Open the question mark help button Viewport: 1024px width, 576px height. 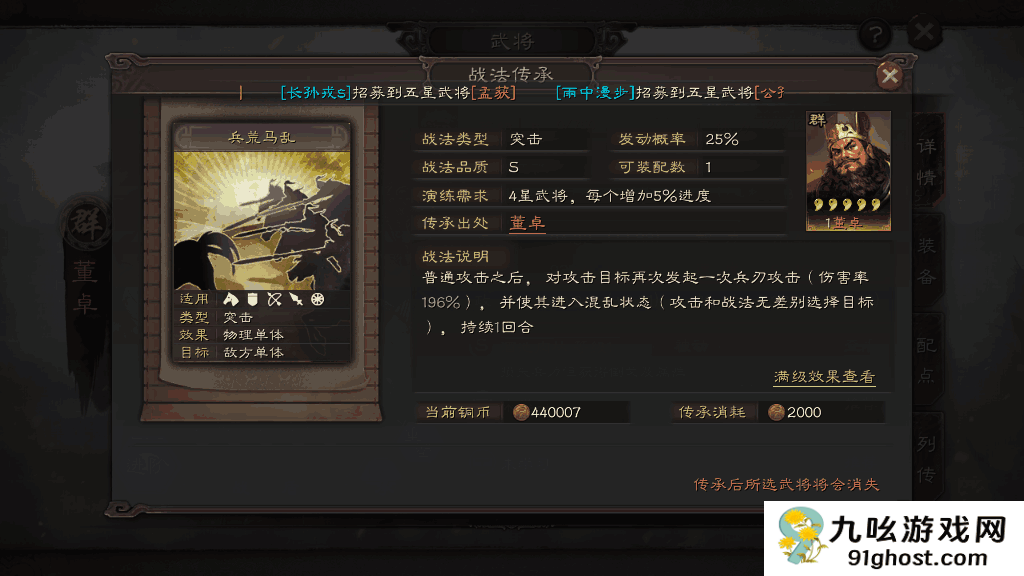[875, 34]
